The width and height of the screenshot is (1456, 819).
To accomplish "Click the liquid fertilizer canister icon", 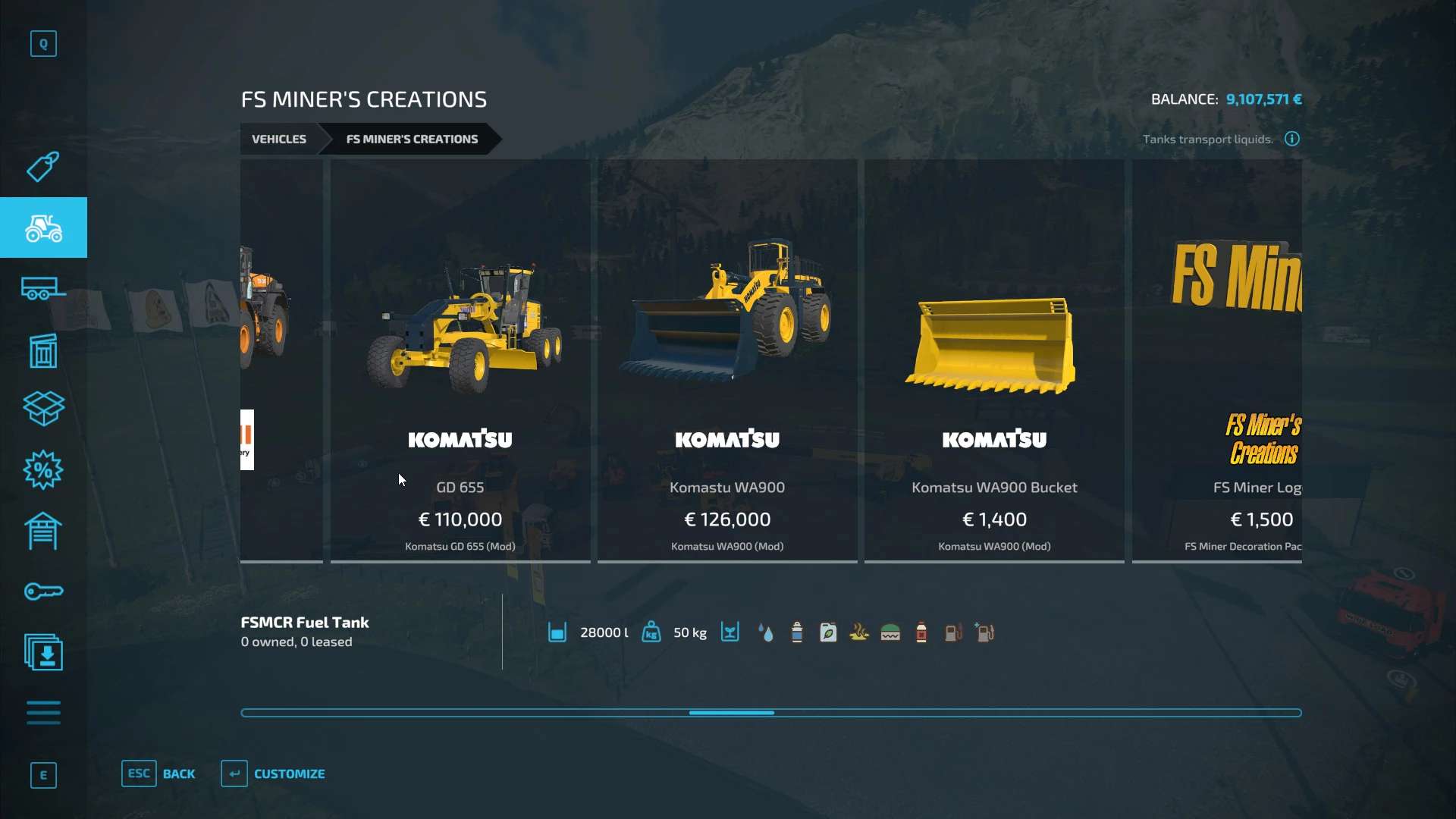I will pyautogui.click(x=828, y=632).
